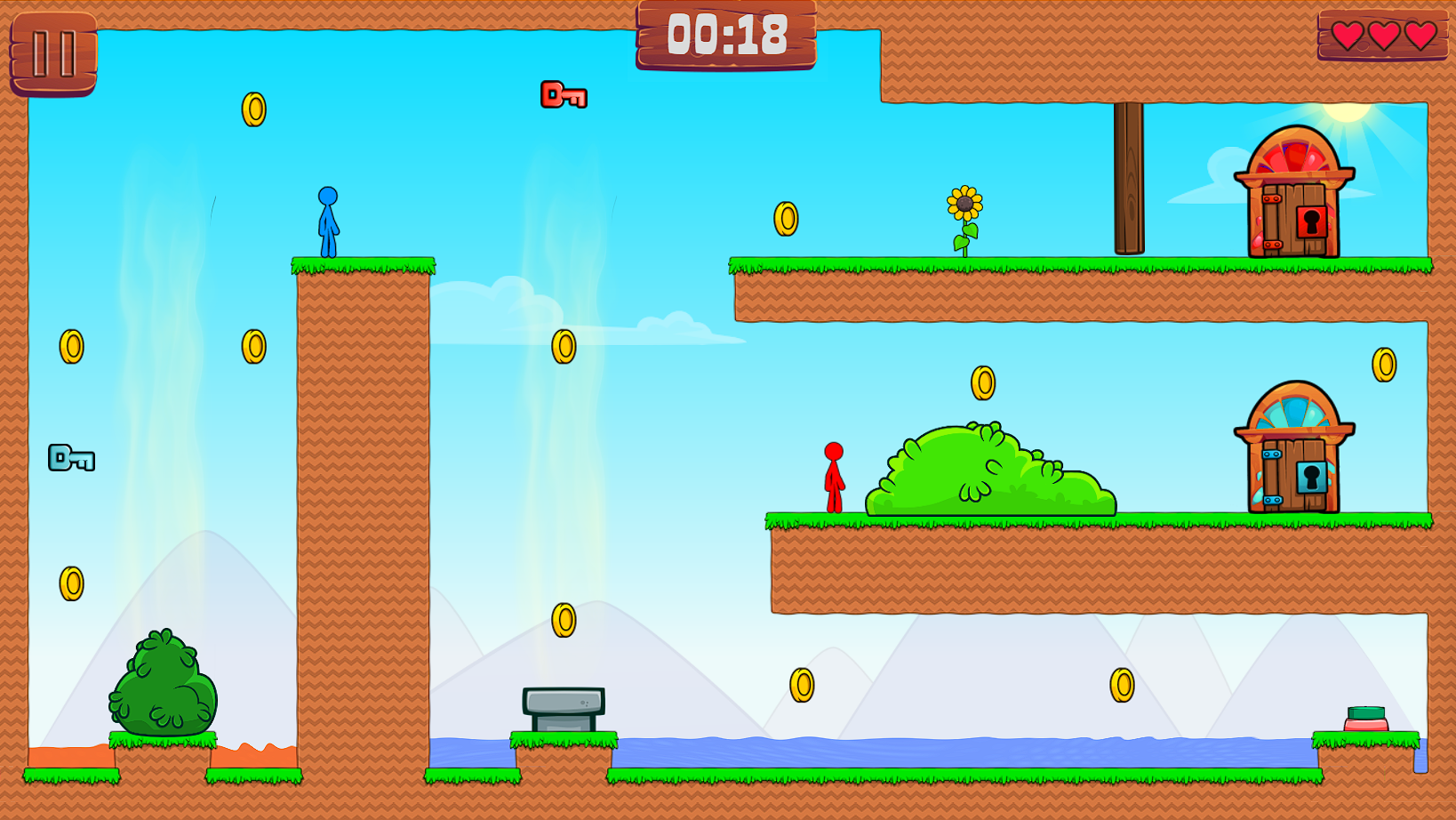Click the timer showing 00:18
Image resolution: width=1456 pixels, height=820 pixels.
[x=727, y=36]
